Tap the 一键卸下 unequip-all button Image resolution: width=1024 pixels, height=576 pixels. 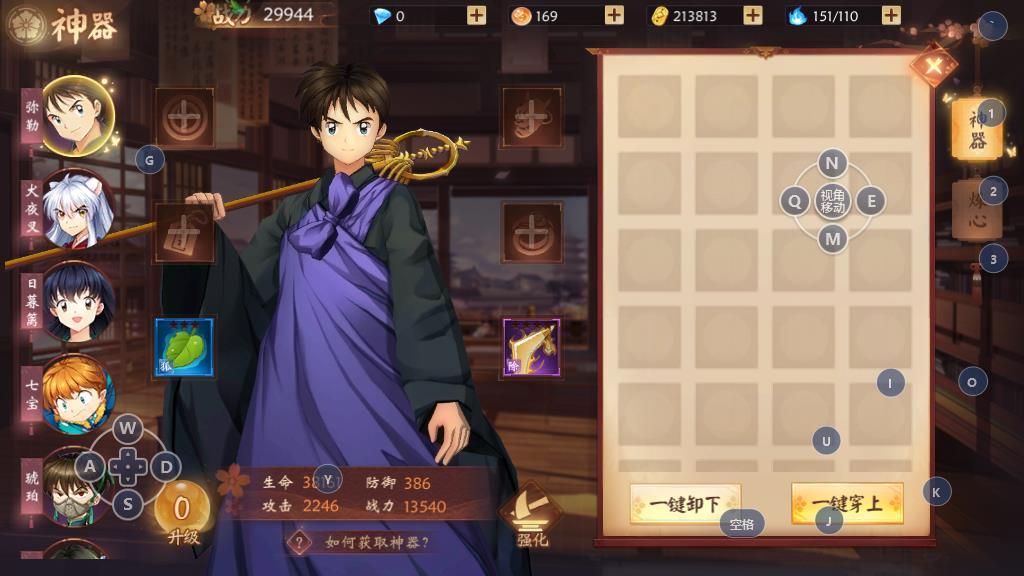click(685, 503)
